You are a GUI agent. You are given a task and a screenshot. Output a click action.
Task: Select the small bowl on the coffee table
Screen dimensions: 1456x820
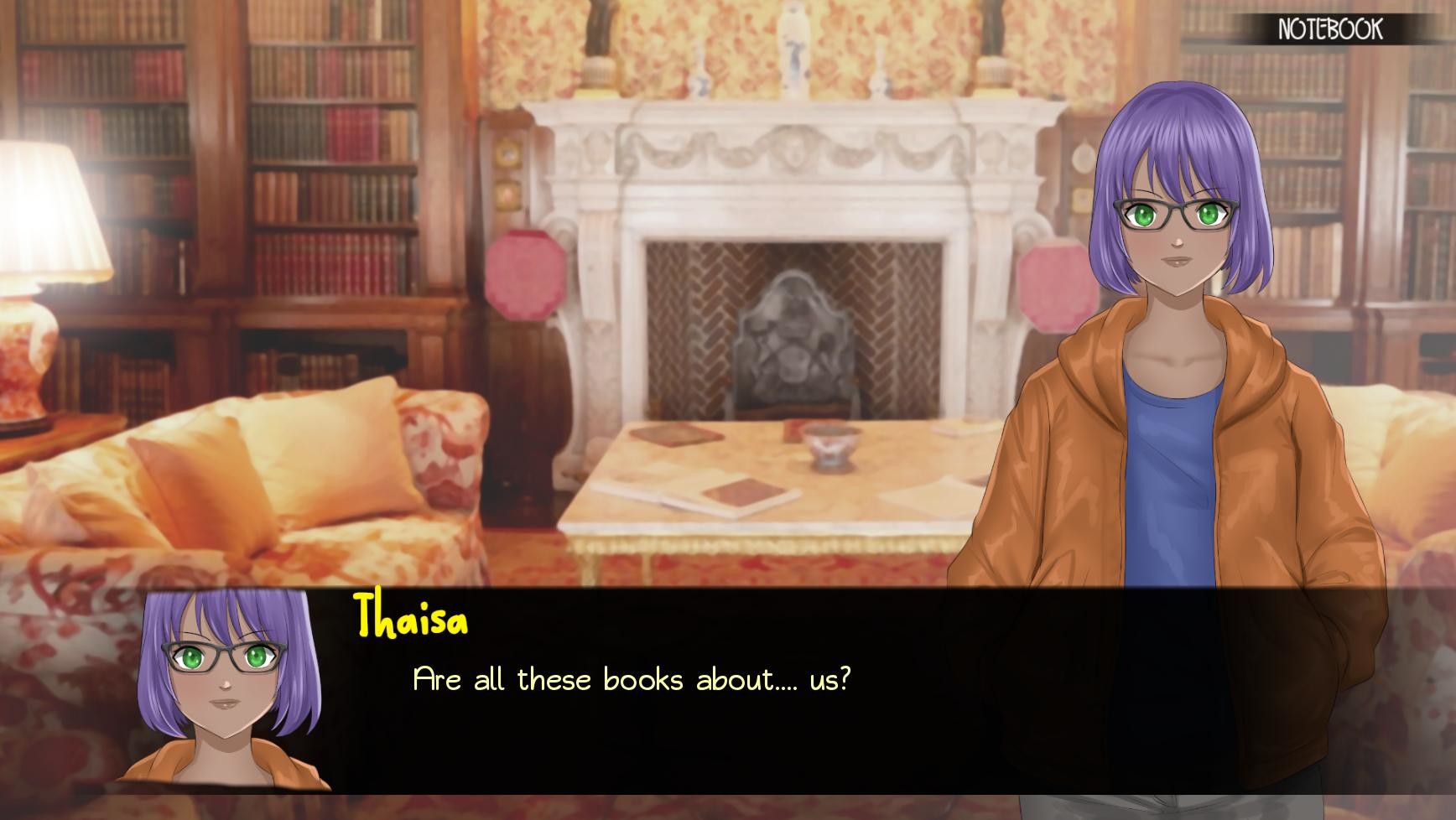click(830, 446)
